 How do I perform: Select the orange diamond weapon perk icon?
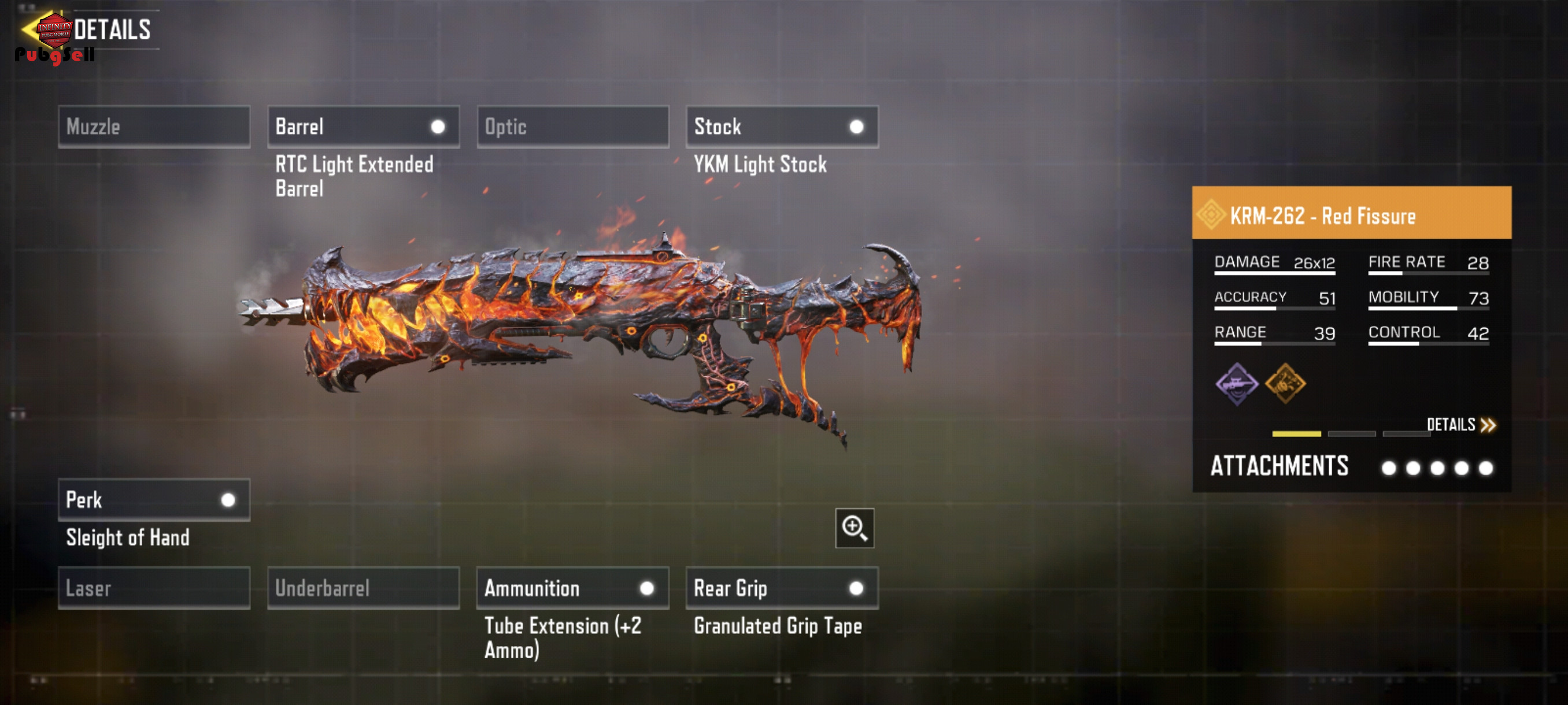(x=1285, y=384)
